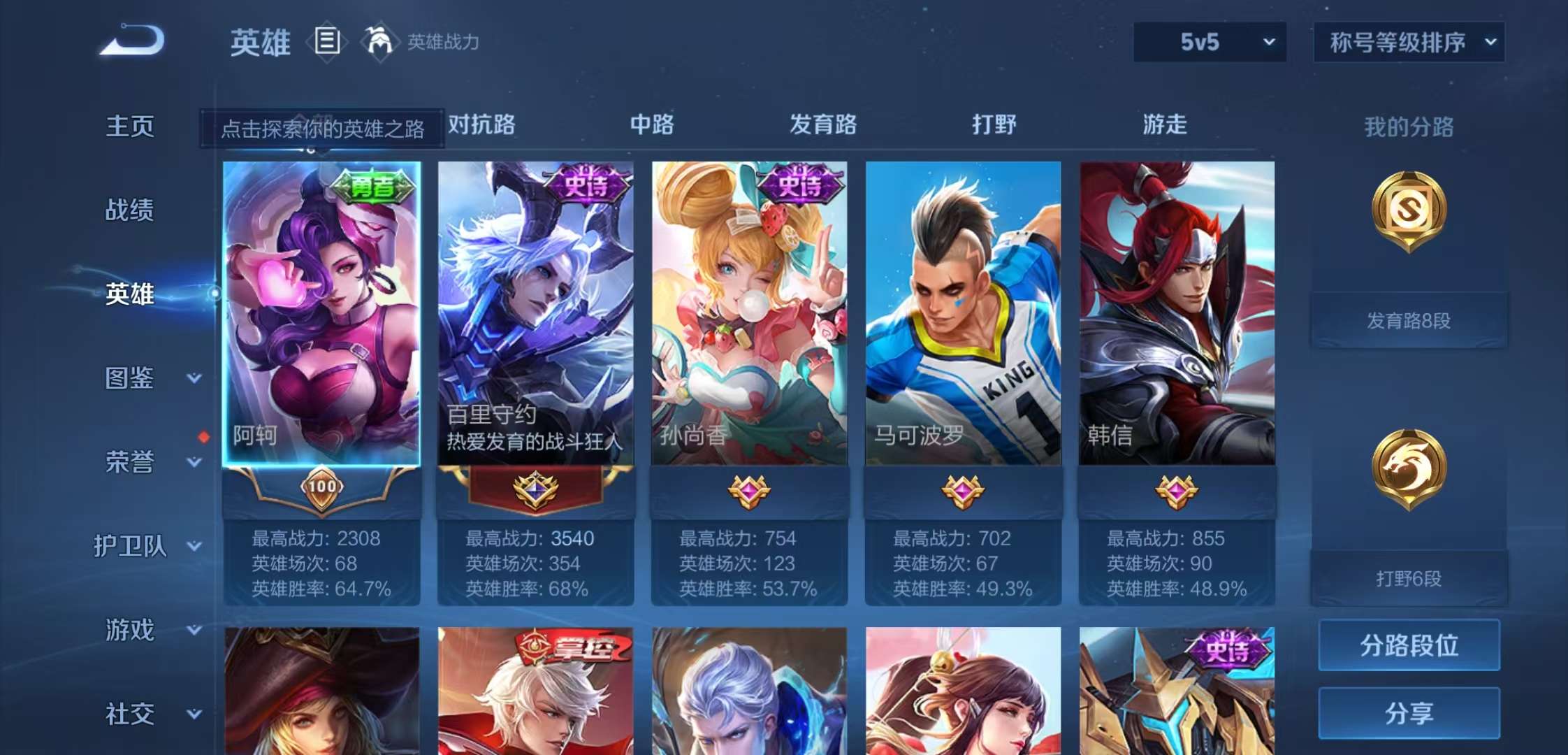Image resolution: width=1568 pixels, height=755 pixels.
Task: Open the 5v5 mode dropdown
Action: (1209, 42)
